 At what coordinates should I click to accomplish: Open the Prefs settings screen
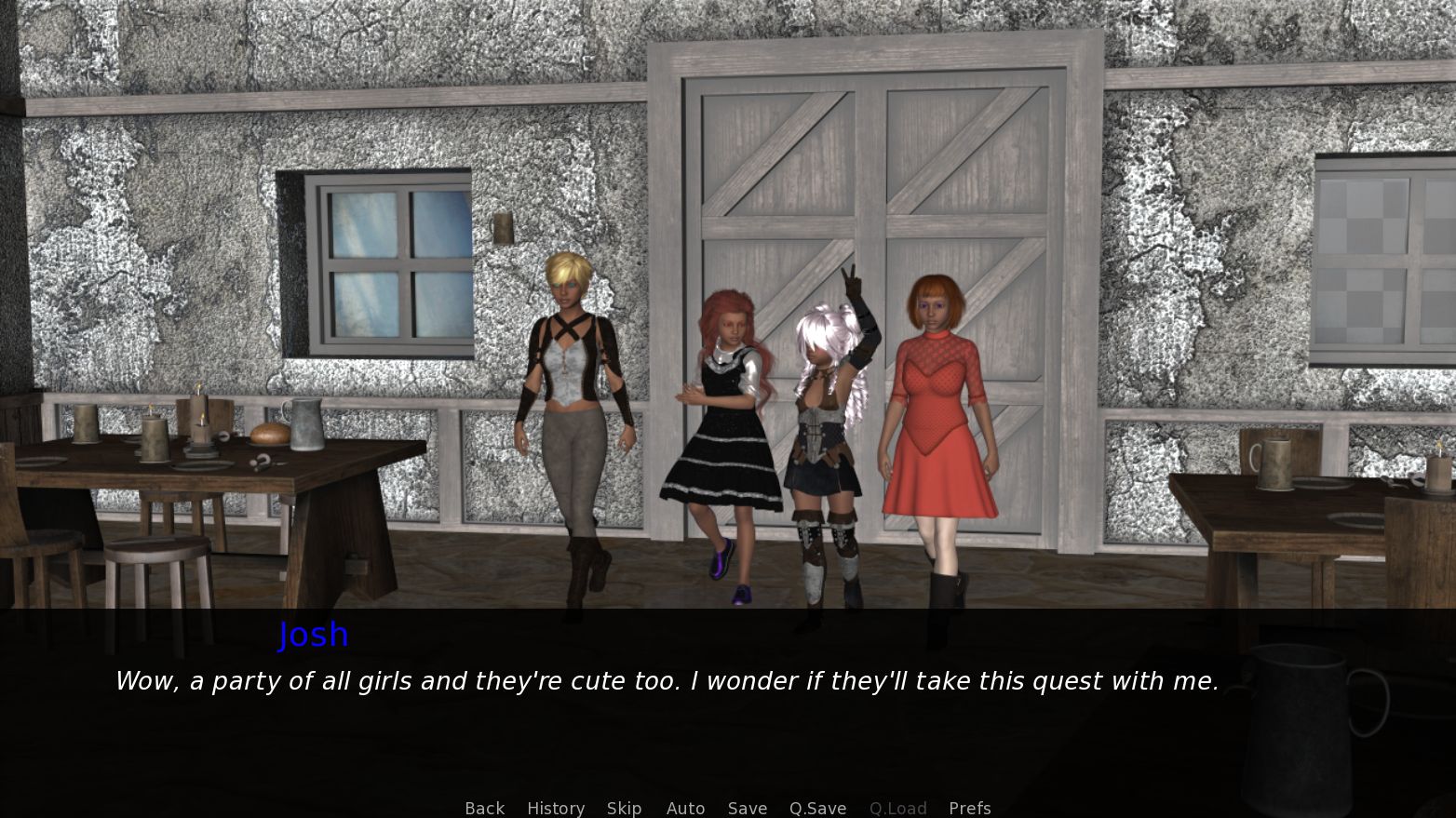pos(969,808)
